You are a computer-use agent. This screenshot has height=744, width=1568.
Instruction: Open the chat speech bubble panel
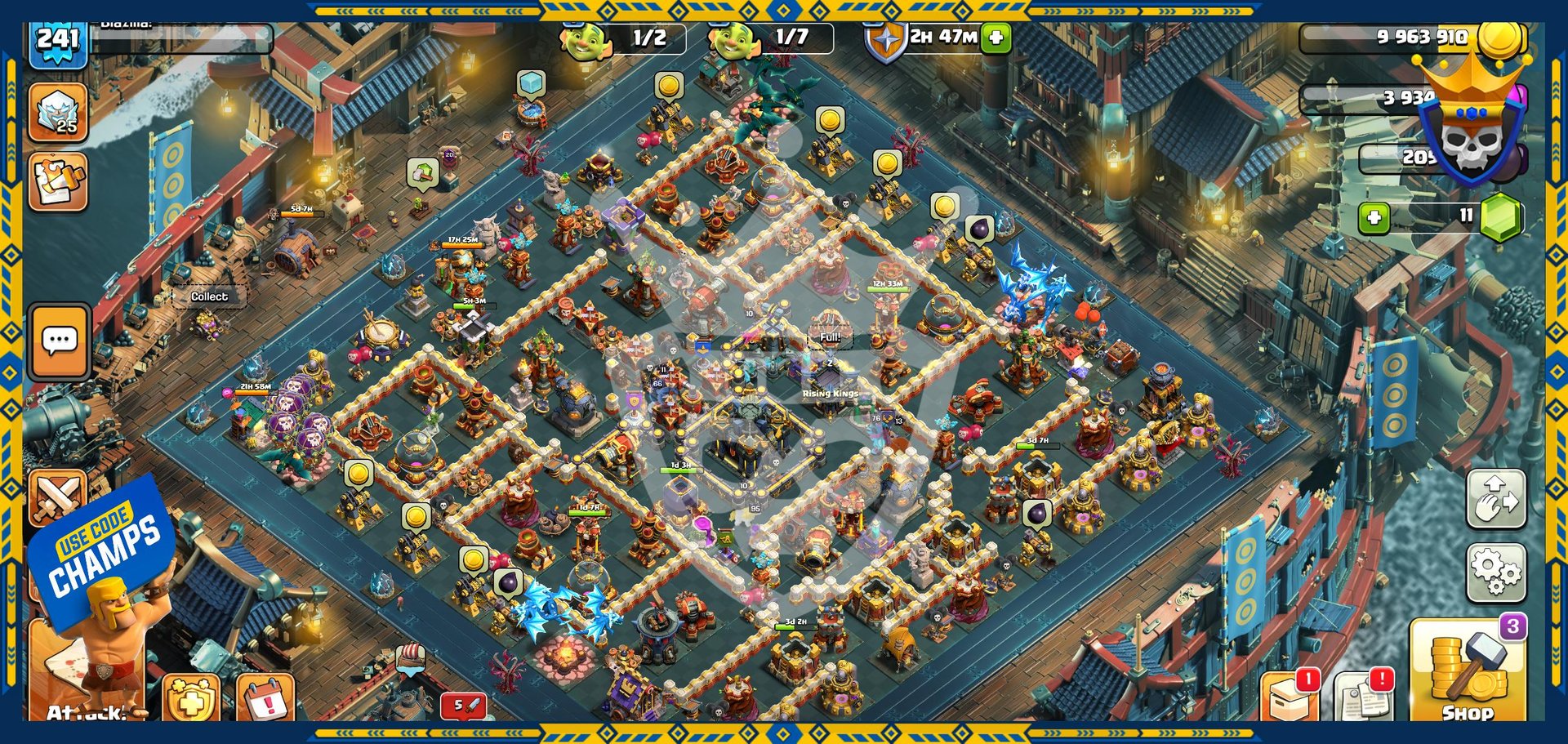point(60,341)
